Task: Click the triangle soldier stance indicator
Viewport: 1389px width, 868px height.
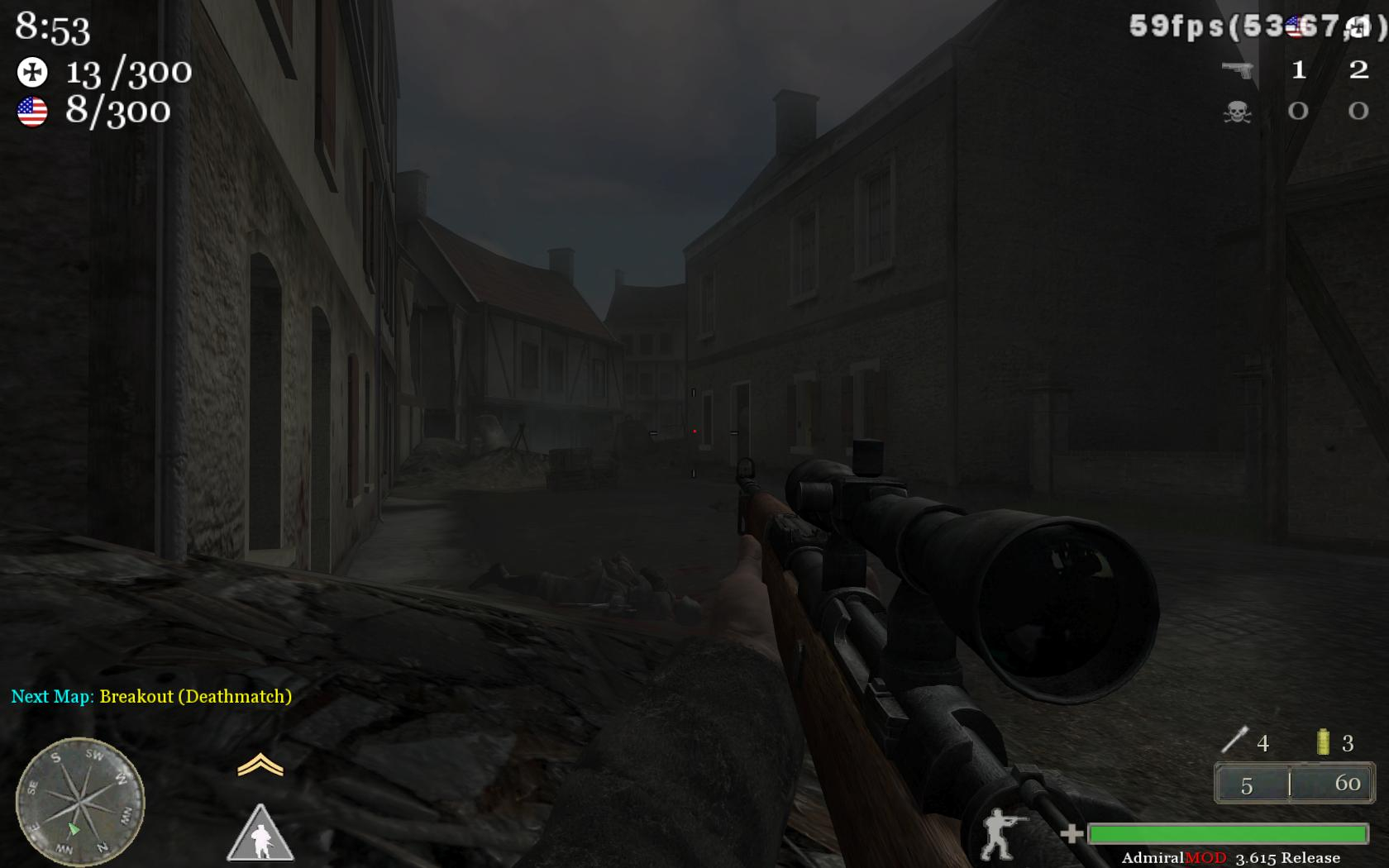Action: pyautogui.click(x=260, y=835)
